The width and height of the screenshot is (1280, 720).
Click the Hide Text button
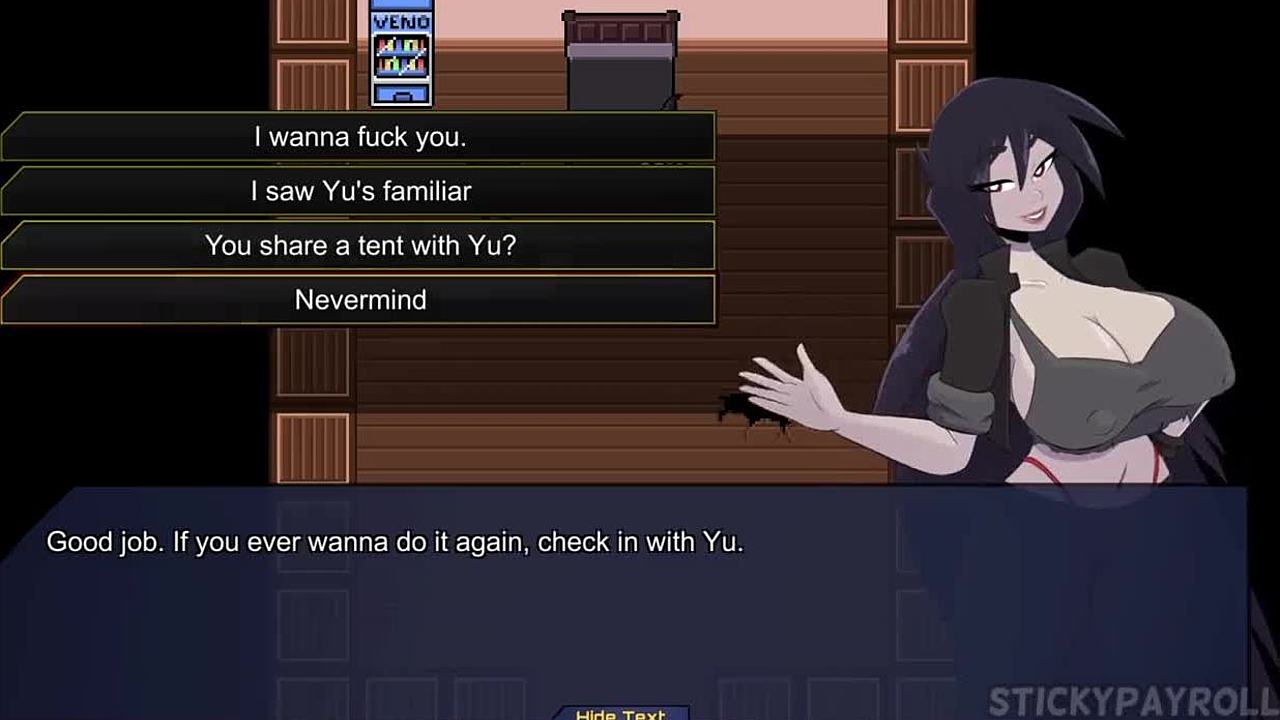pyautogui.click(x=620, y=713)
